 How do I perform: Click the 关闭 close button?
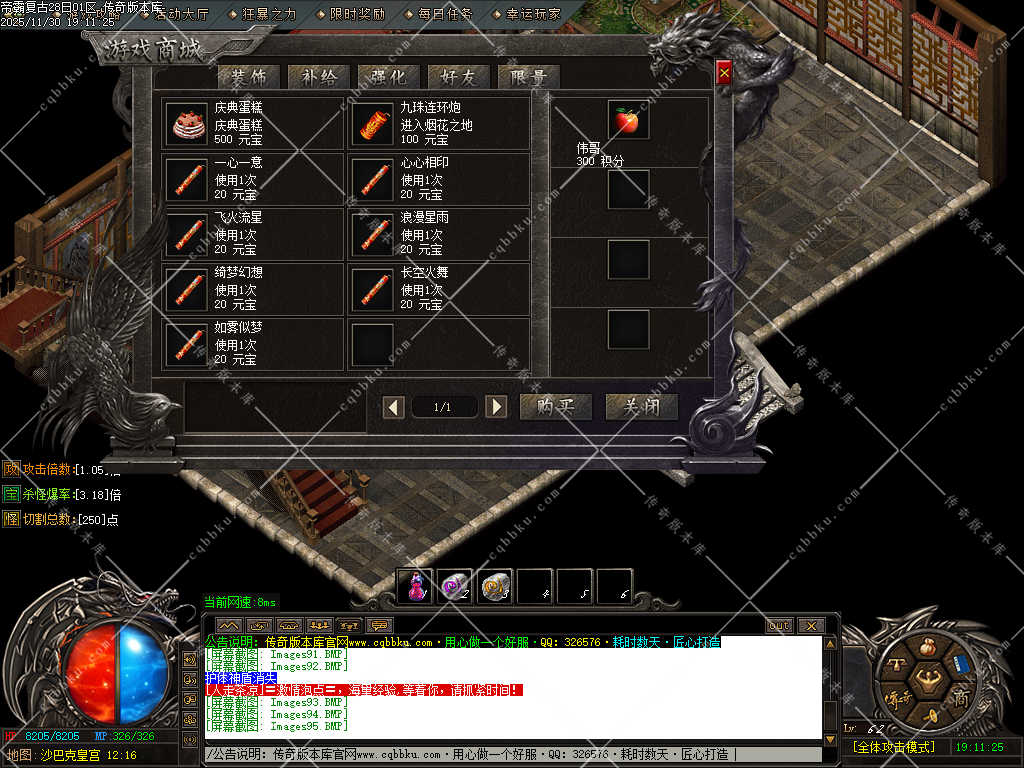(x=641, y=407)
